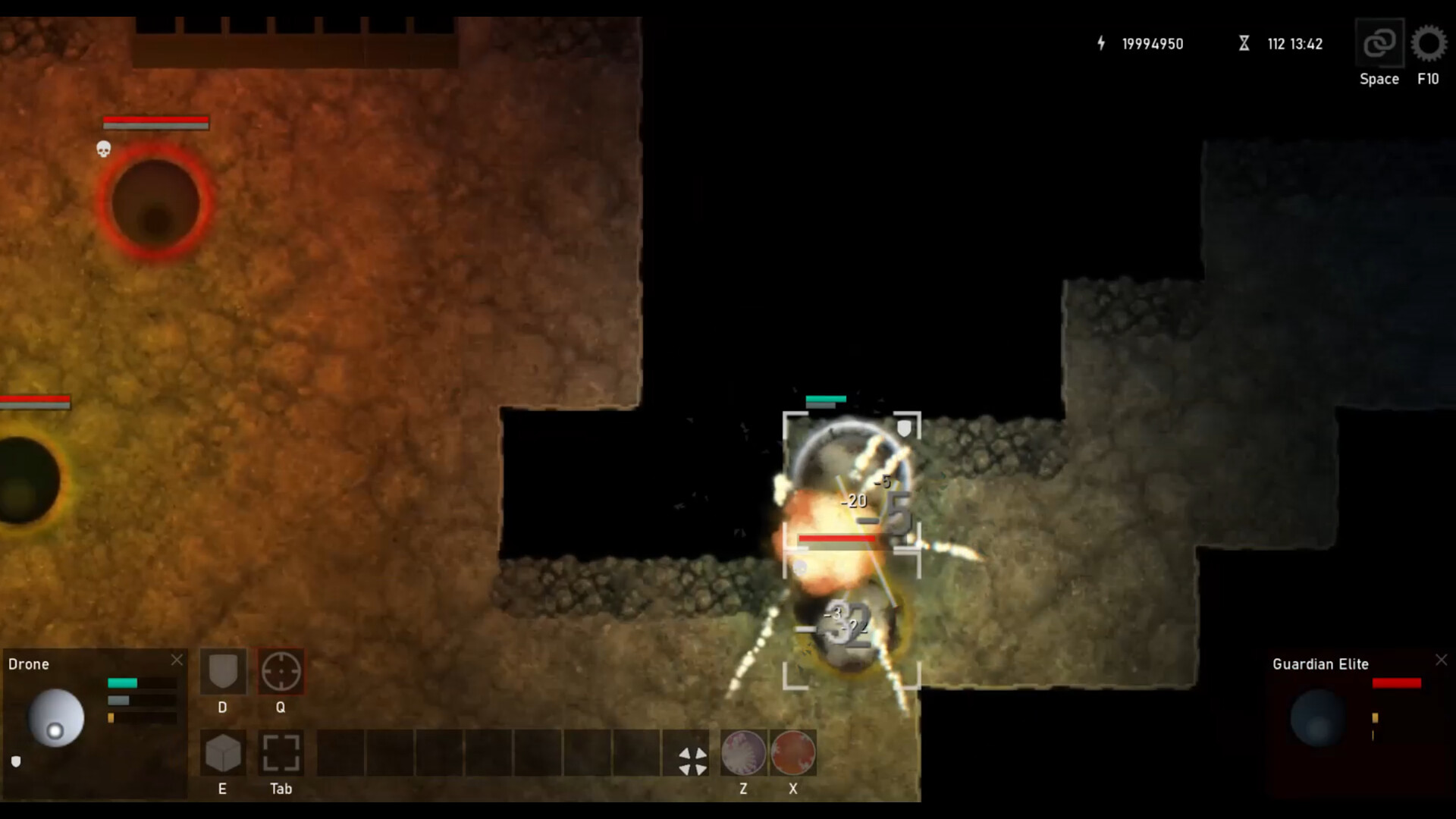Activate the shield ability bound to D

pos(222,672)
